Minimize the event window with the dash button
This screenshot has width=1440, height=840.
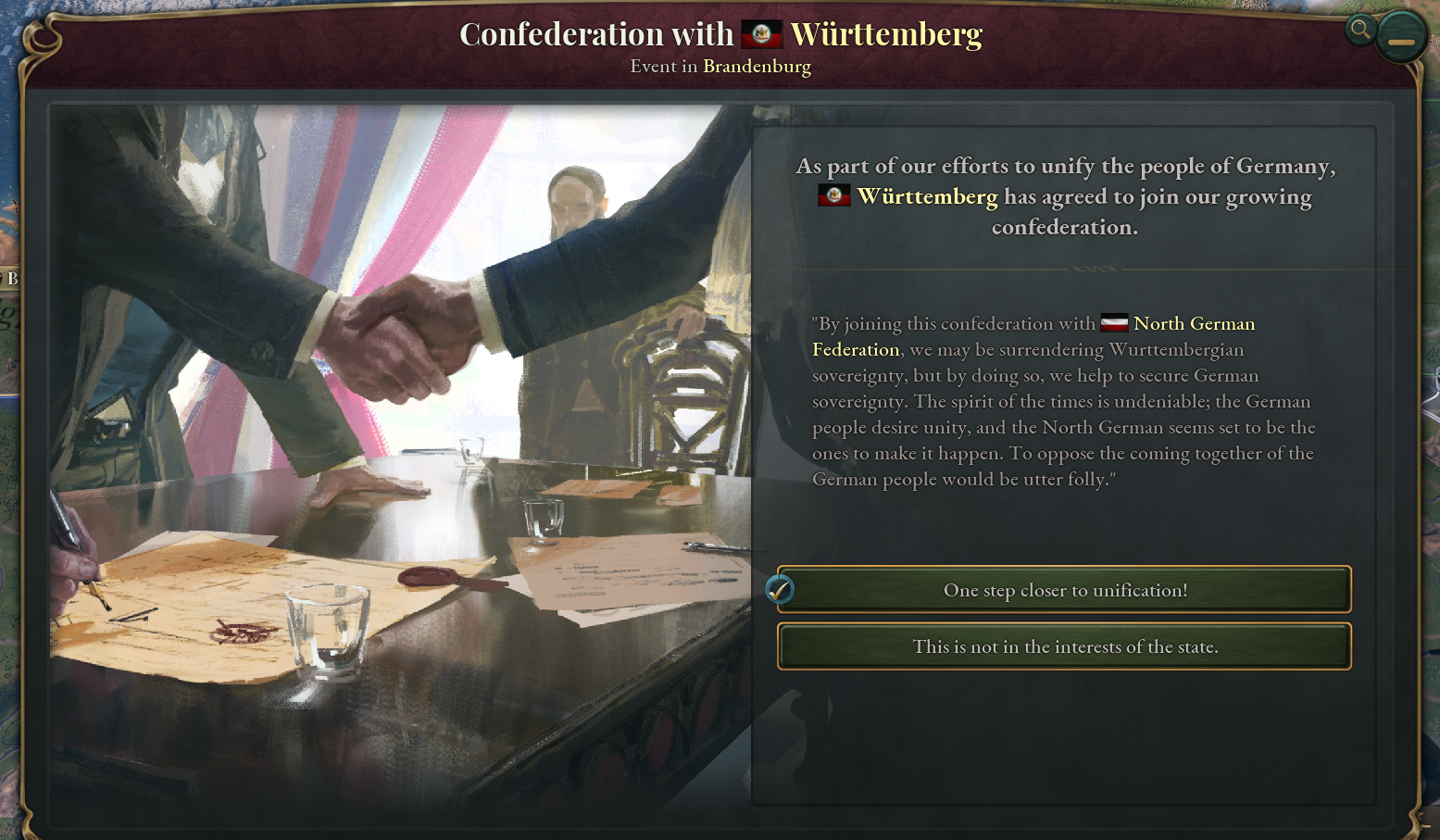pos(1401,36)
